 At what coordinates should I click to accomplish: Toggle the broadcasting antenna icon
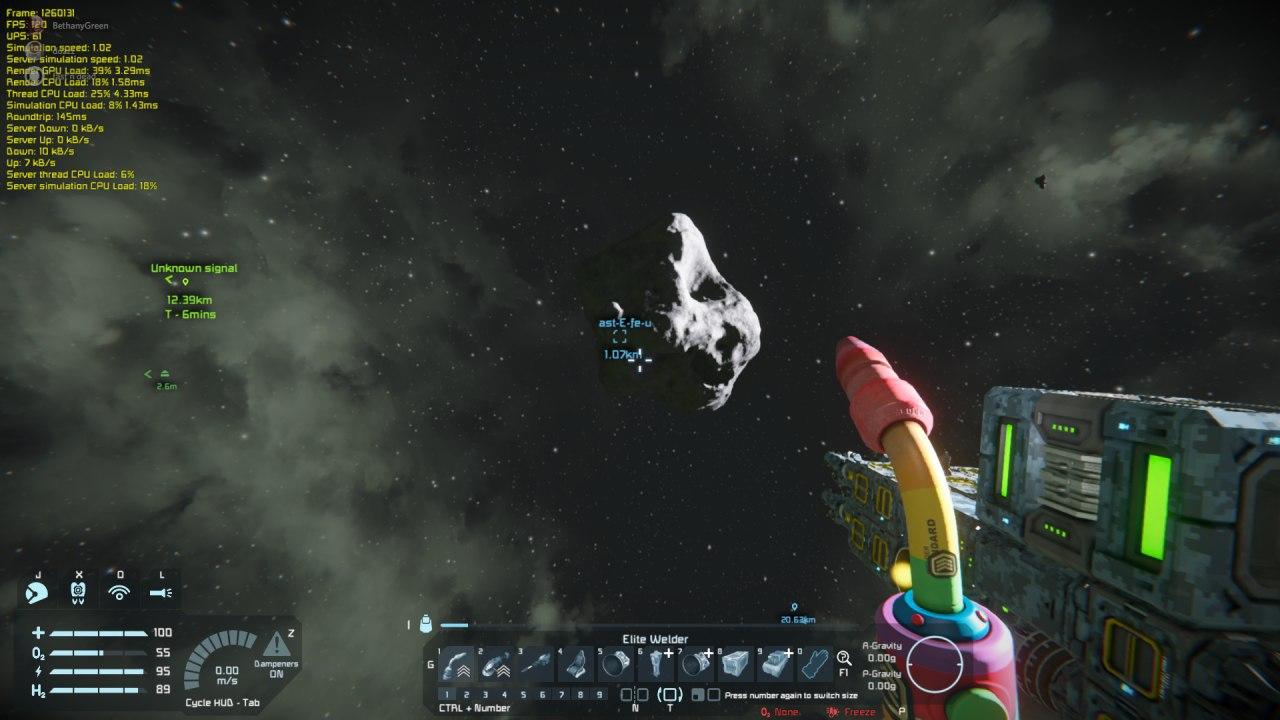[x=119, y=592]
